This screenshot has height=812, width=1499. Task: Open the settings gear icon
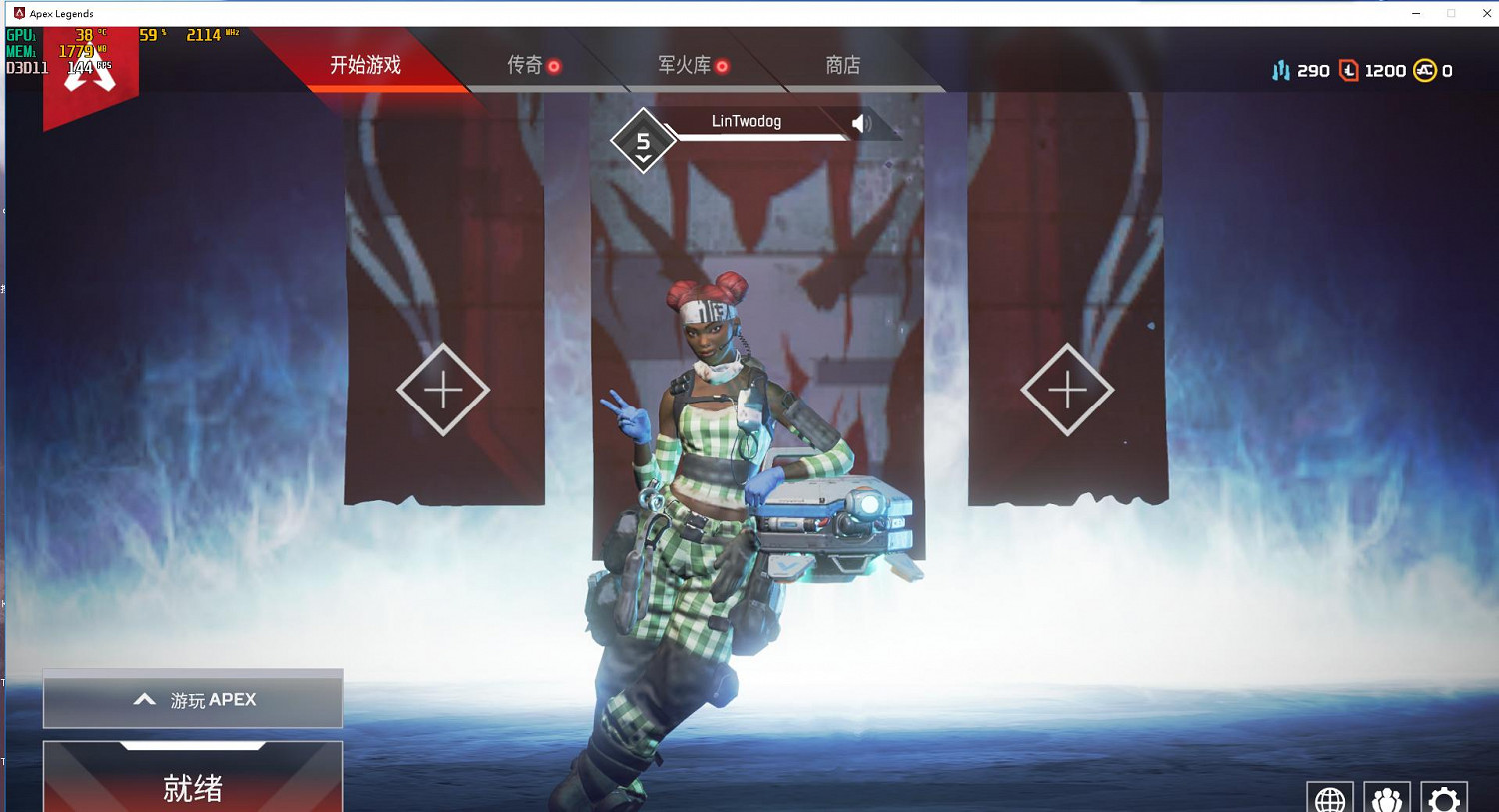[x=1443, y=800]
